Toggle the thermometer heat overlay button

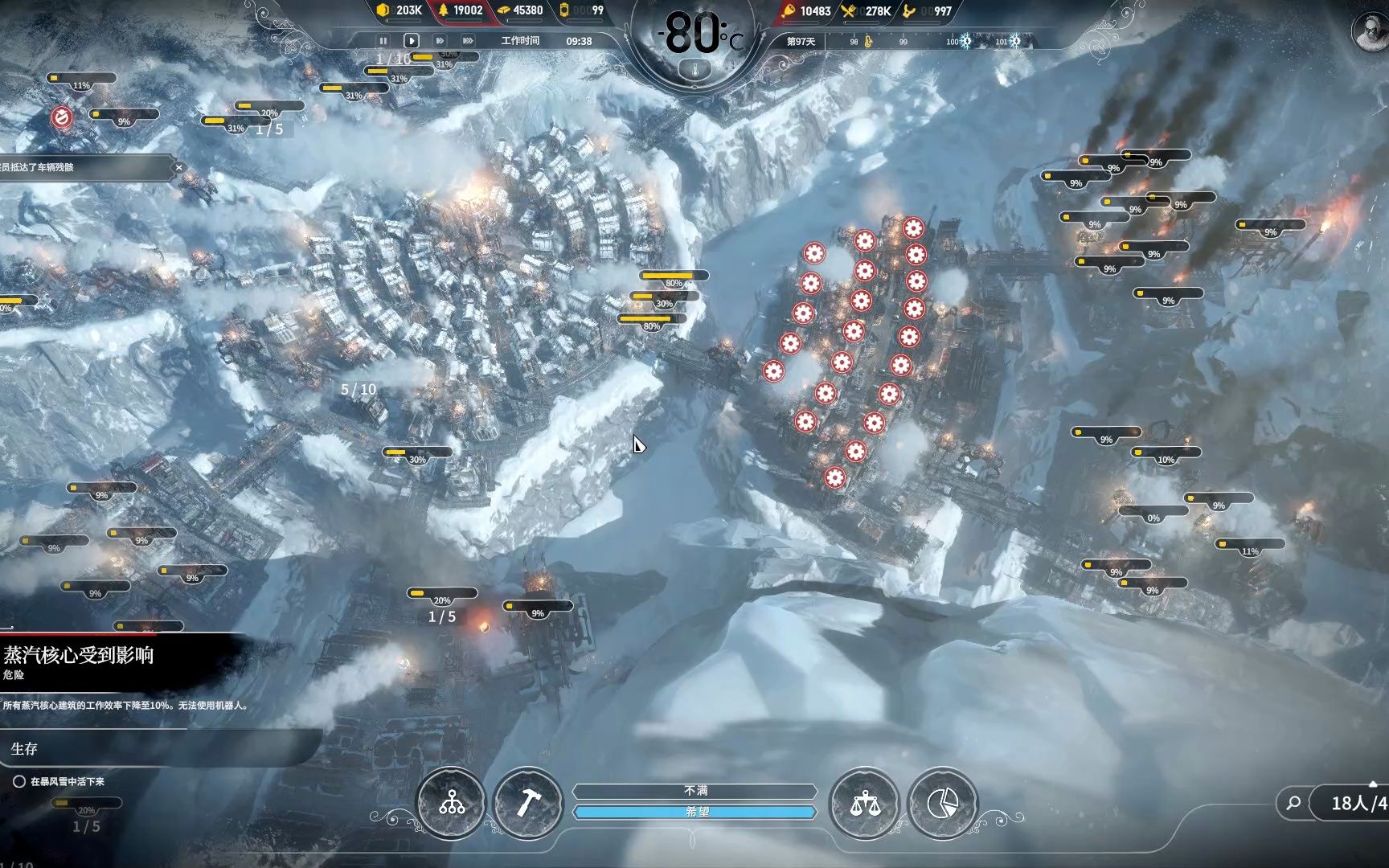tap(696, 70)
